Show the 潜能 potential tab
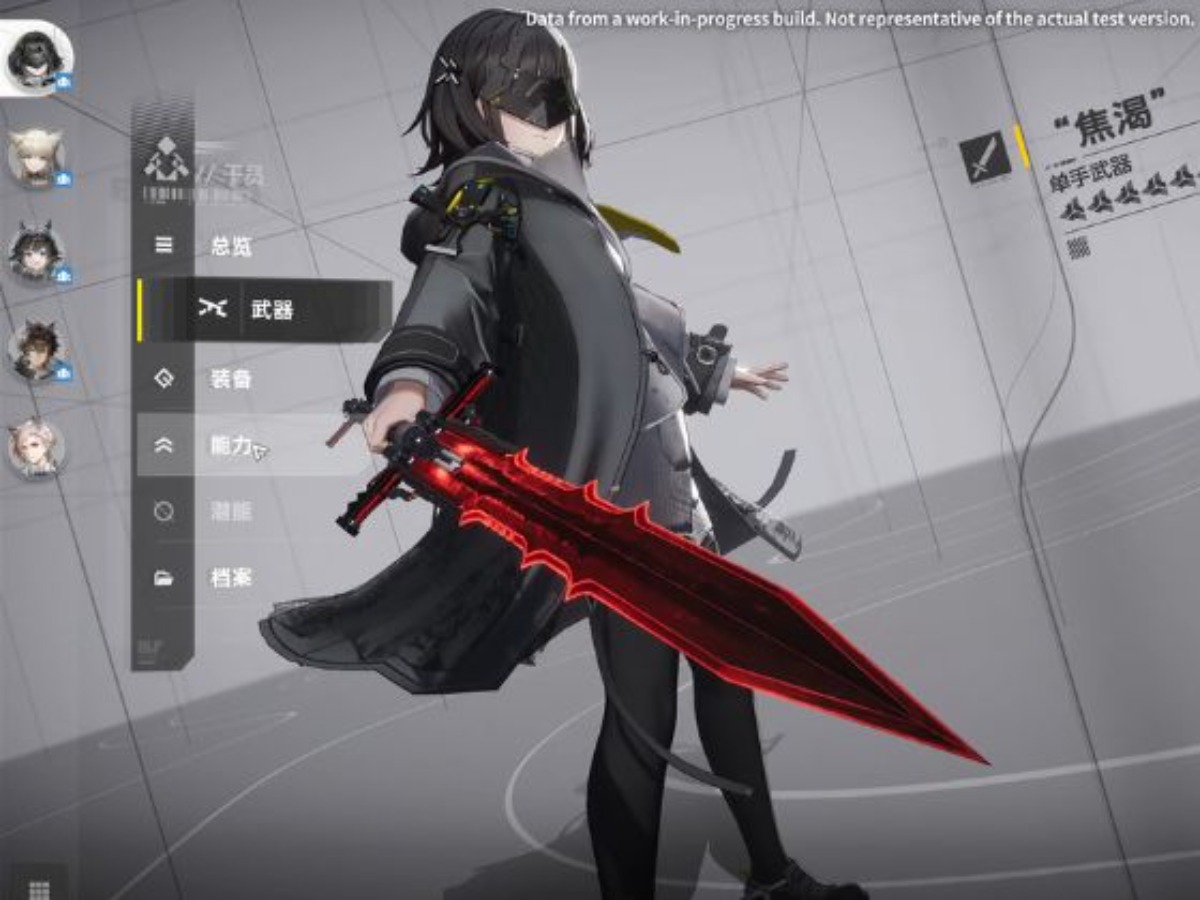Image resolution: width=1200 pixels, height=900 pixels. 230,512
